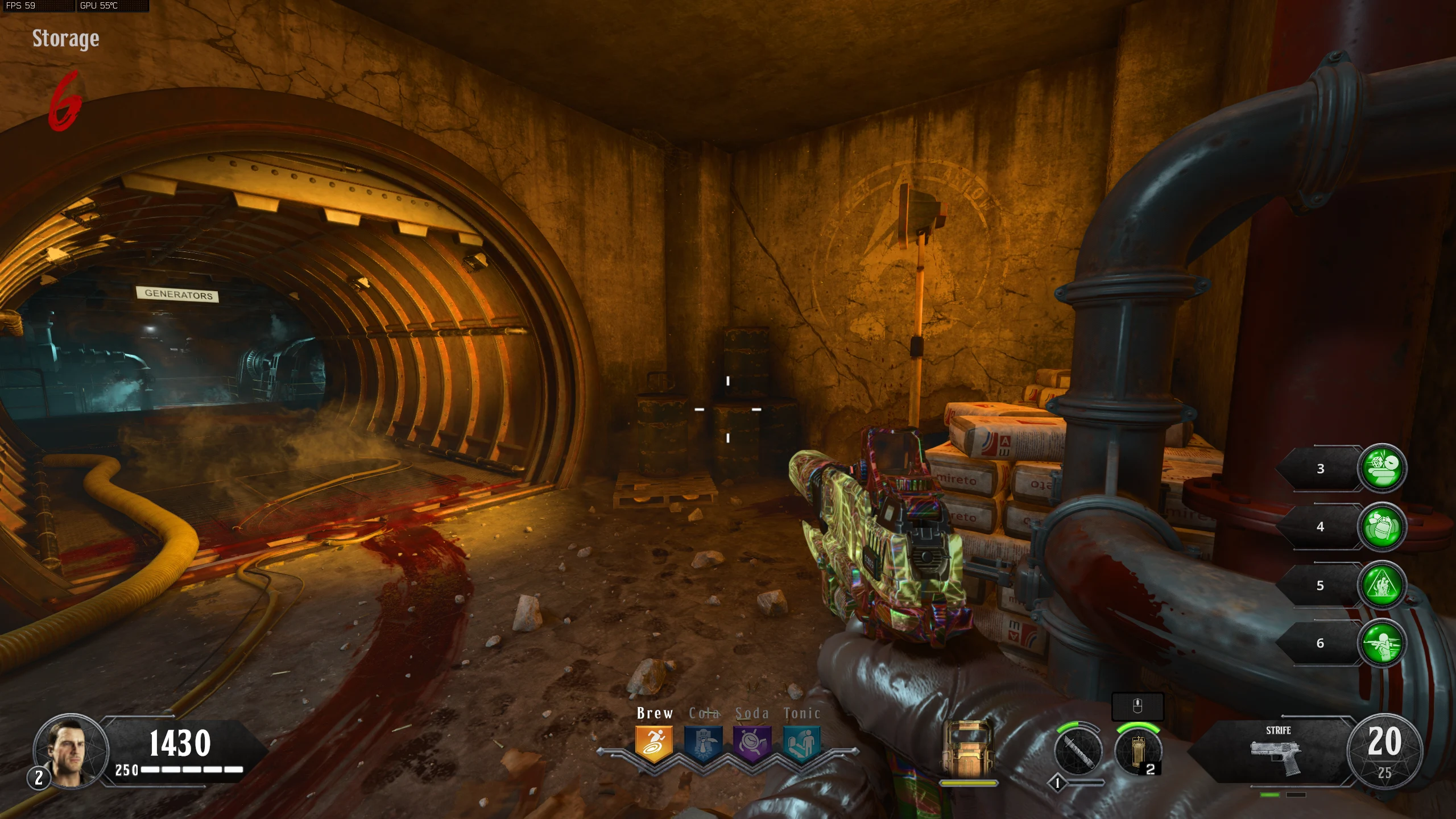Click the player character portrait

[x=71, y=751]
